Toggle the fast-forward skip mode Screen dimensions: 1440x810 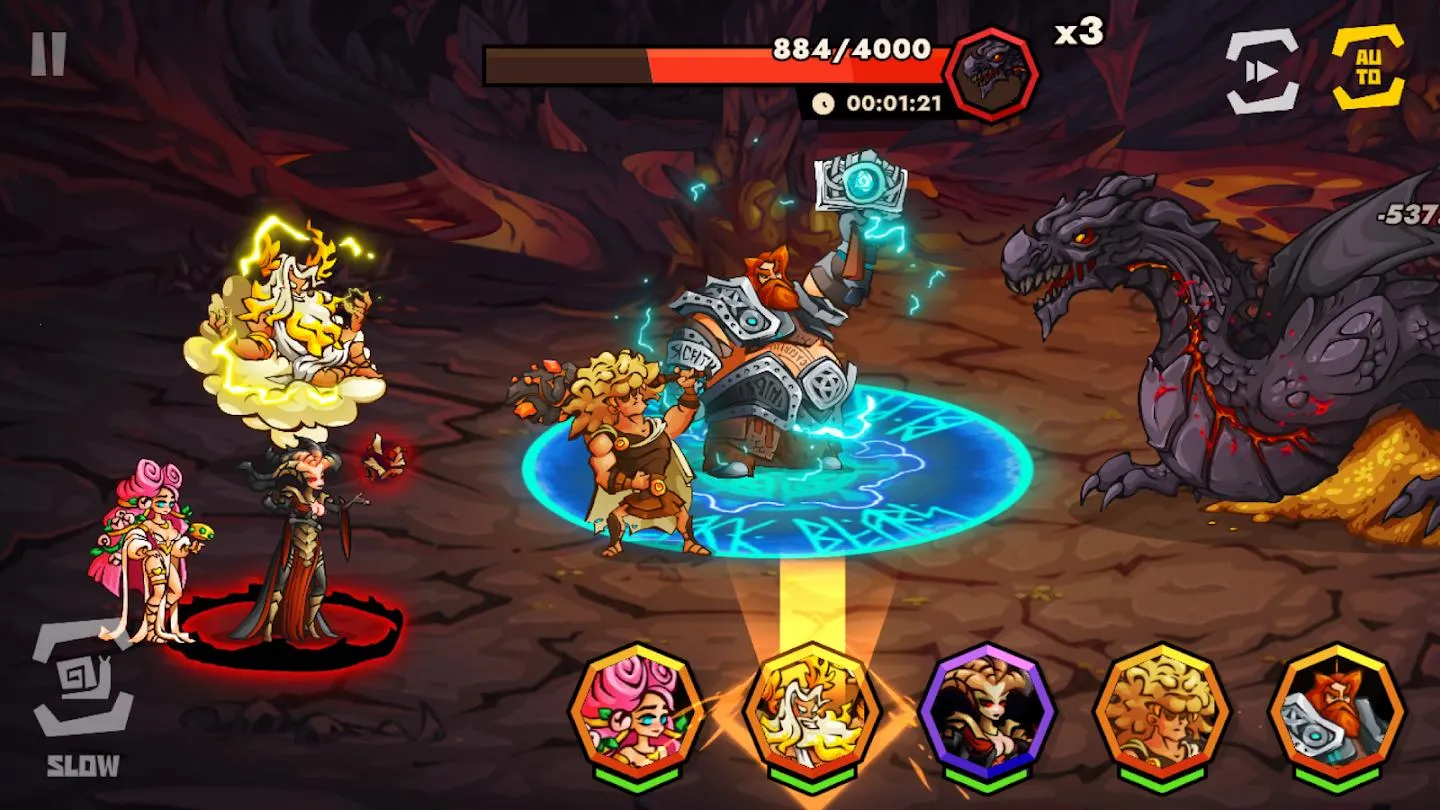pyautogui.click(x=1262, y=67)
